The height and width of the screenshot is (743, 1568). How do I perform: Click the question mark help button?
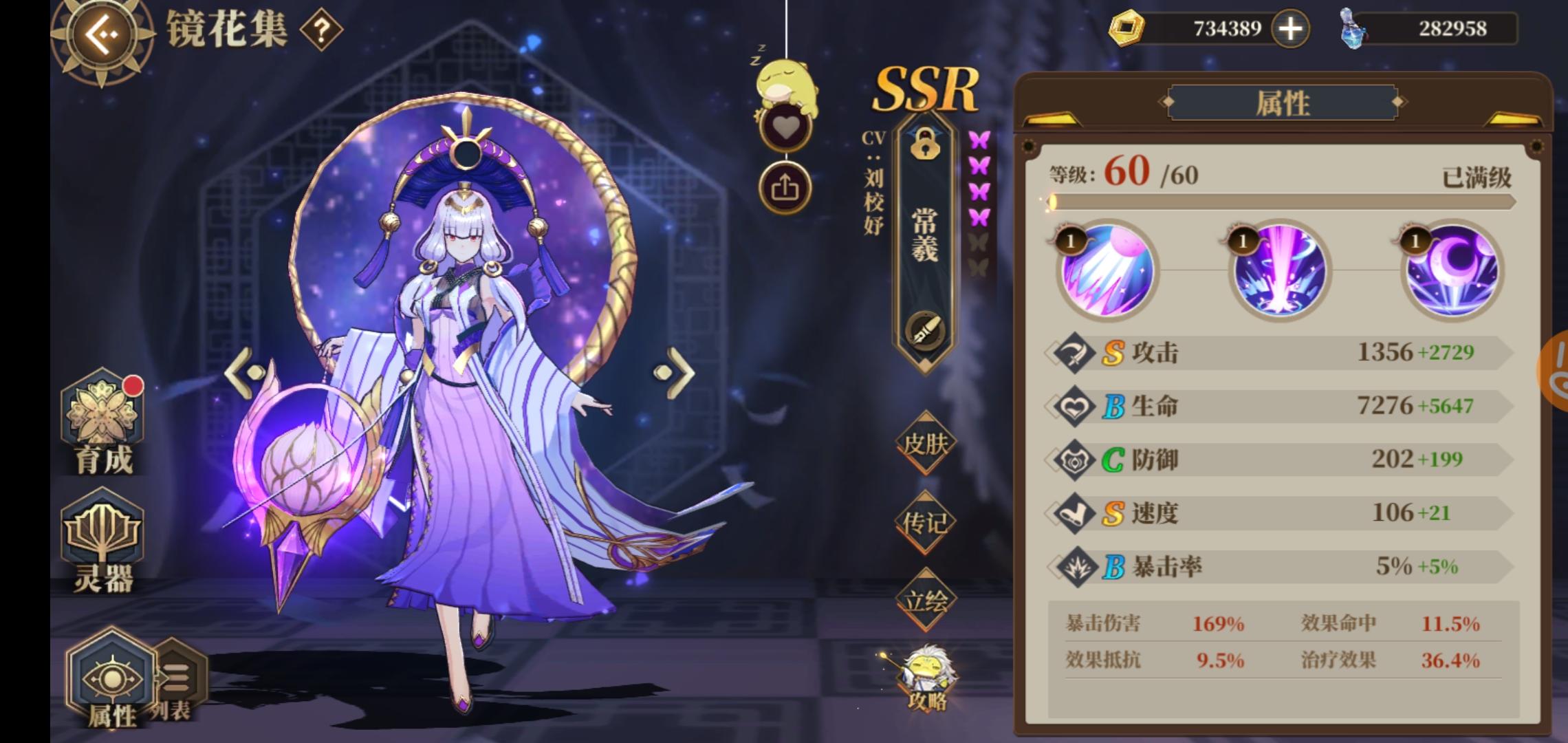click(320, 29)
